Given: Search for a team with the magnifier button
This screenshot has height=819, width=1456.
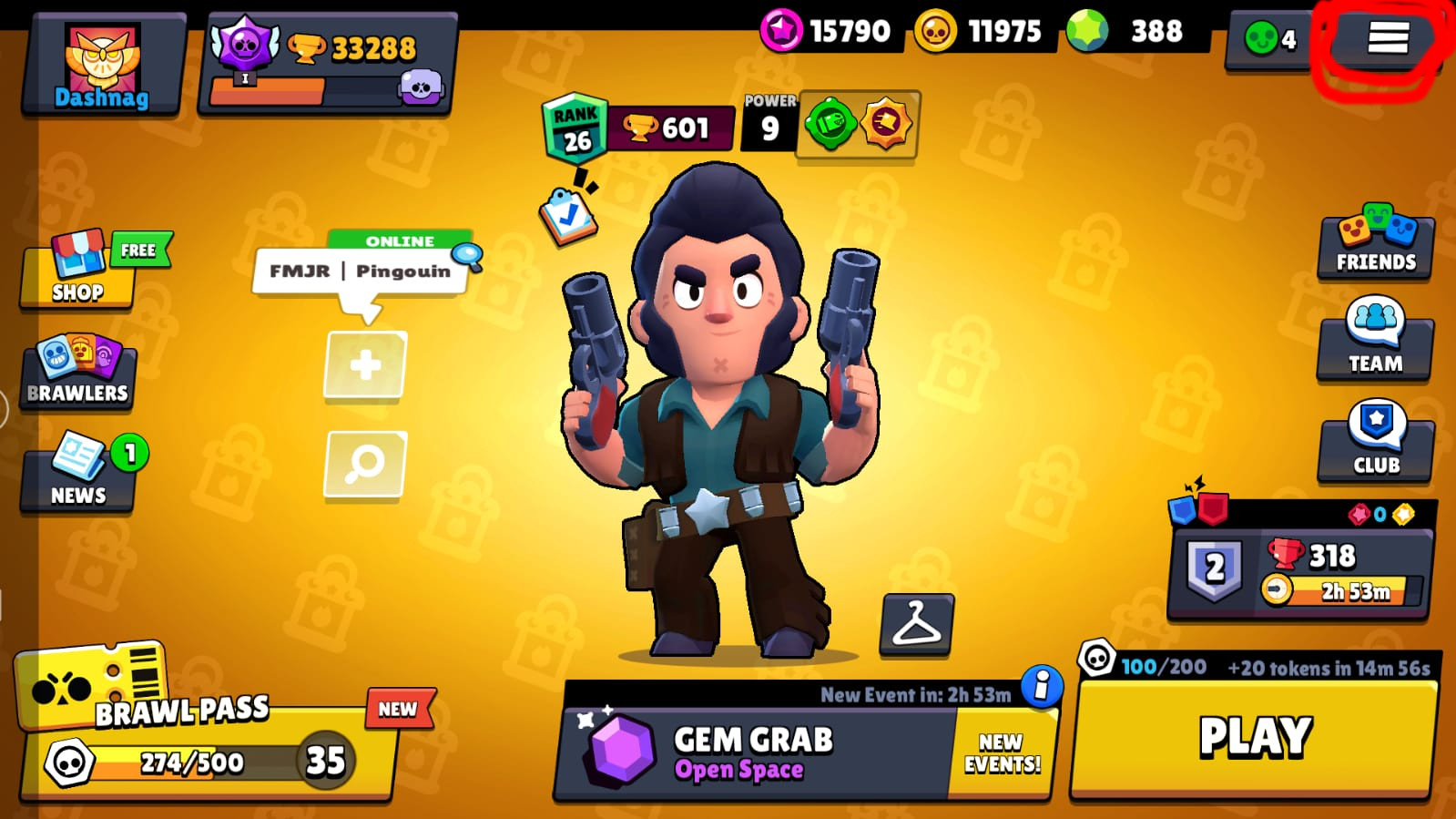Looking at the screenshot, I should (365, 464).
